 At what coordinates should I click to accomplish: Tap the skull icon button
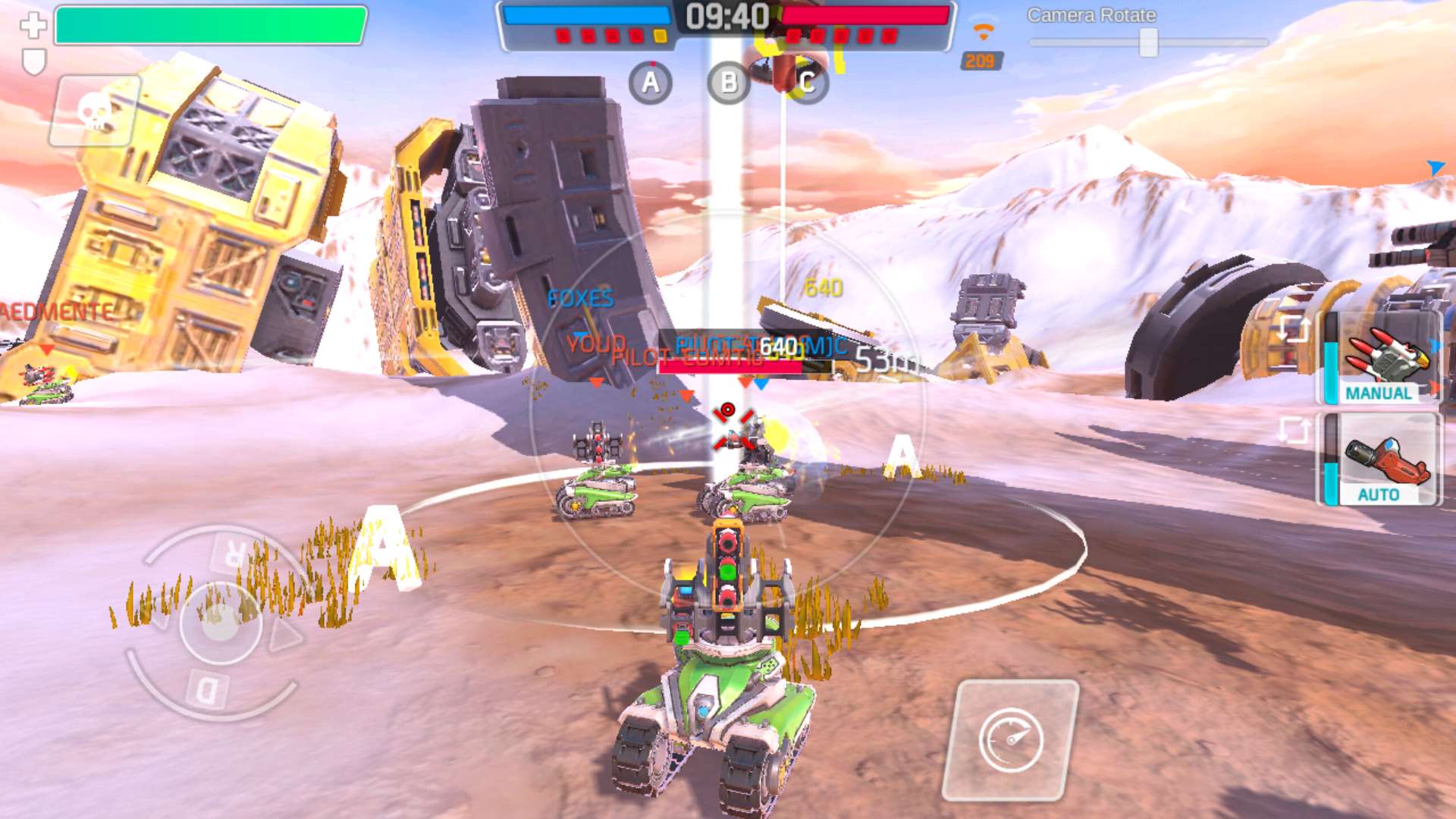click(x=94, y=111)
